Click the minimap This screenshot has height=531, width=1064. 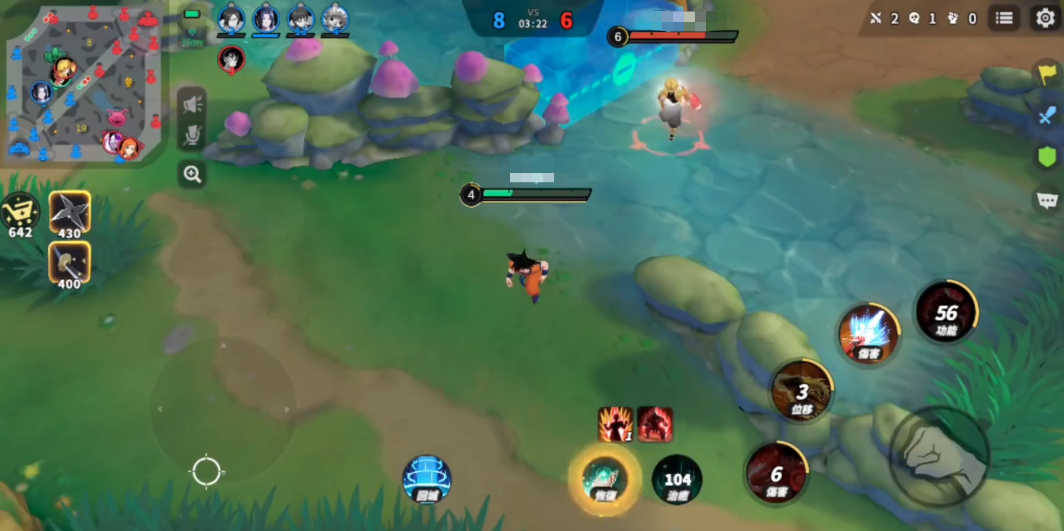(83, 83)
